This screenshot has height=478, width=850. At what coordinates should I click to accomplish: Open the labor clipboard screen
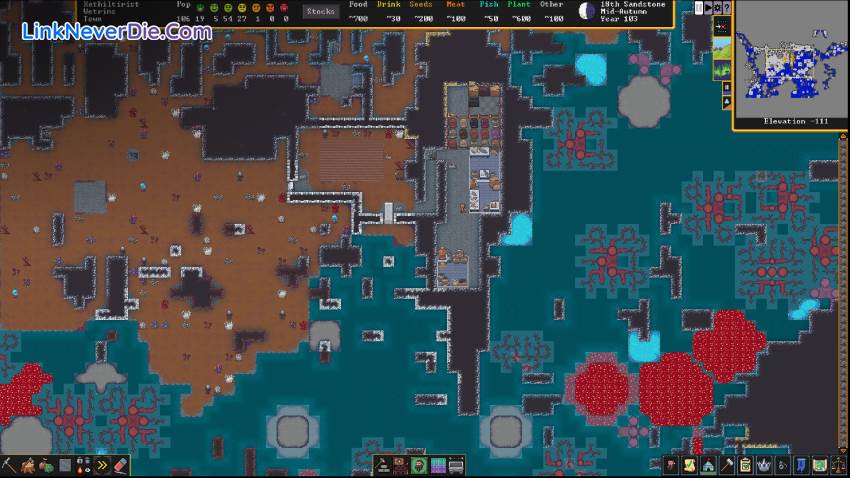pos(745,465)
